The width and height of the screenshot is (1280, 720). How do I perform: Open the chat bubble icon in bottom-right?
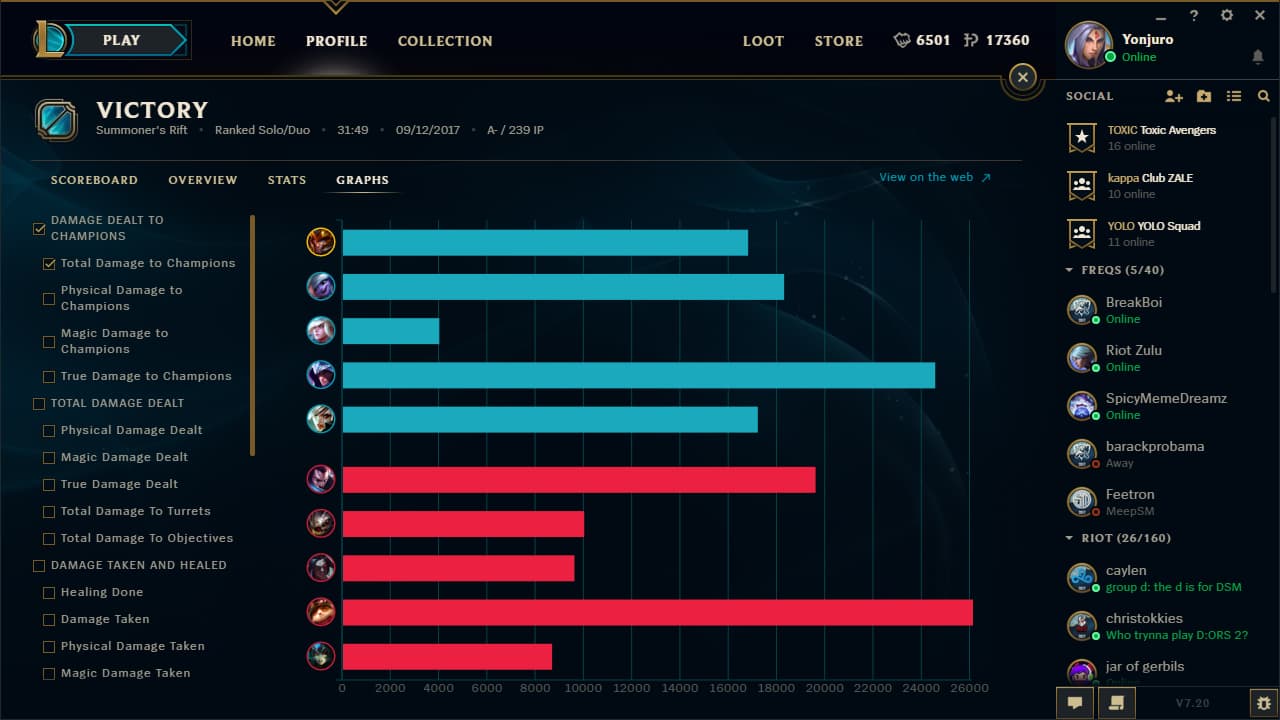pos(1073,703)
